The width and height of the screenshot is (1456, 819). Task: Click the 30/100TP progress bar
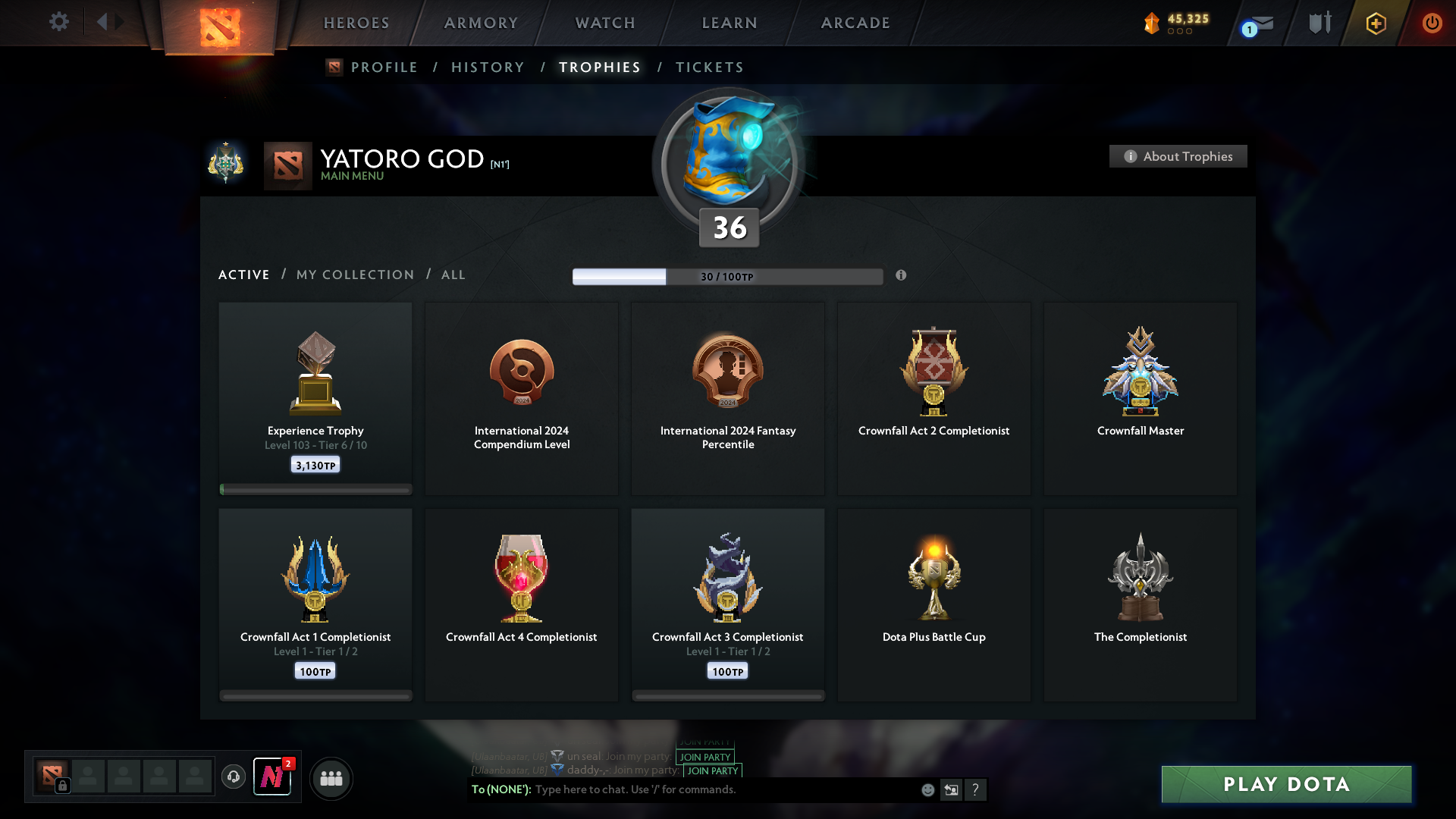pos(727,277)
